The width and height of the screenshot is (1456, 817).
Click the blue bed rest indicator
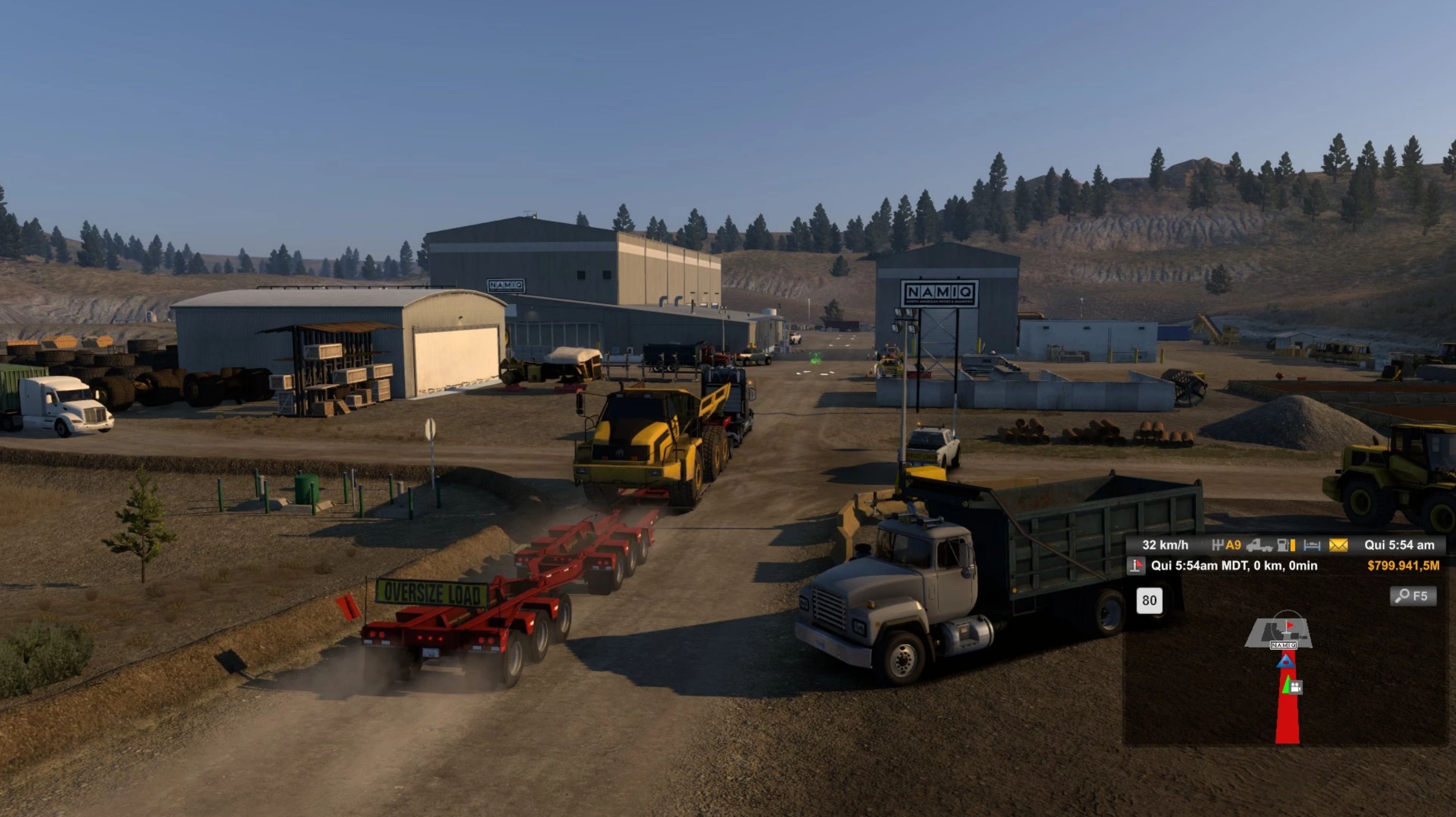[1312, 545]
